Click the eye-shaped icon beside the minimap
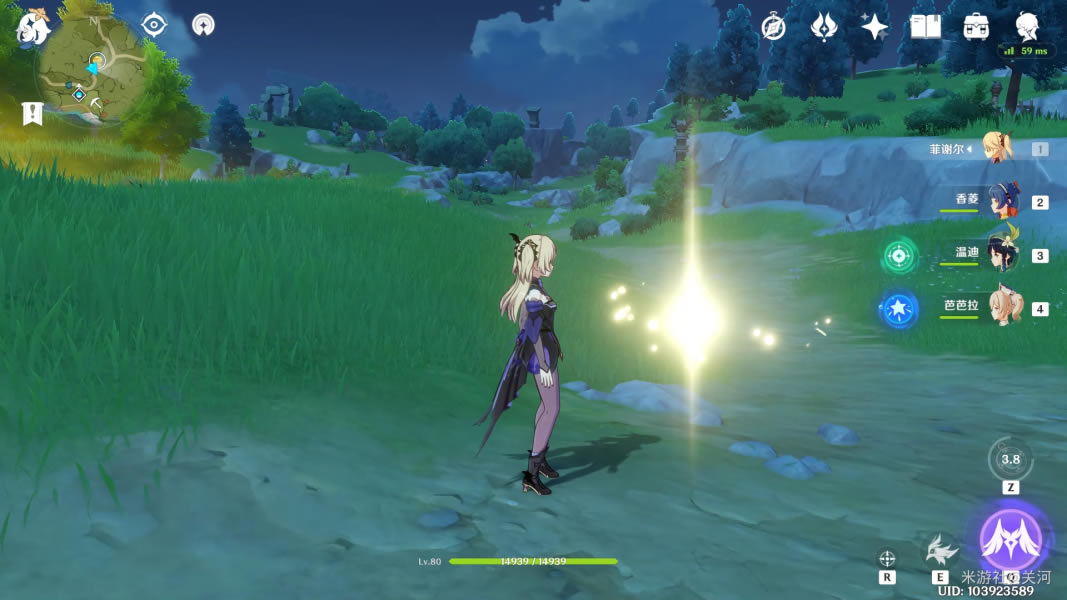This screenshot has height=600, width=1067. 154,24
